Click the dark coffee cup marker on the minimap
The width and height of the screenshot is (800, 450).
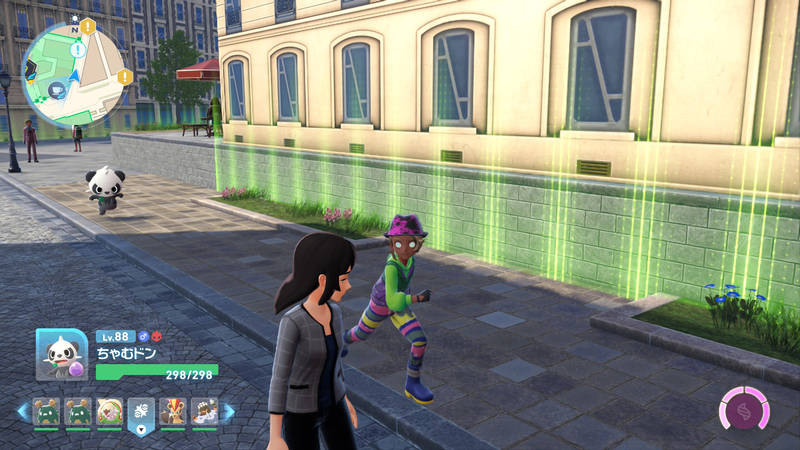58,88
